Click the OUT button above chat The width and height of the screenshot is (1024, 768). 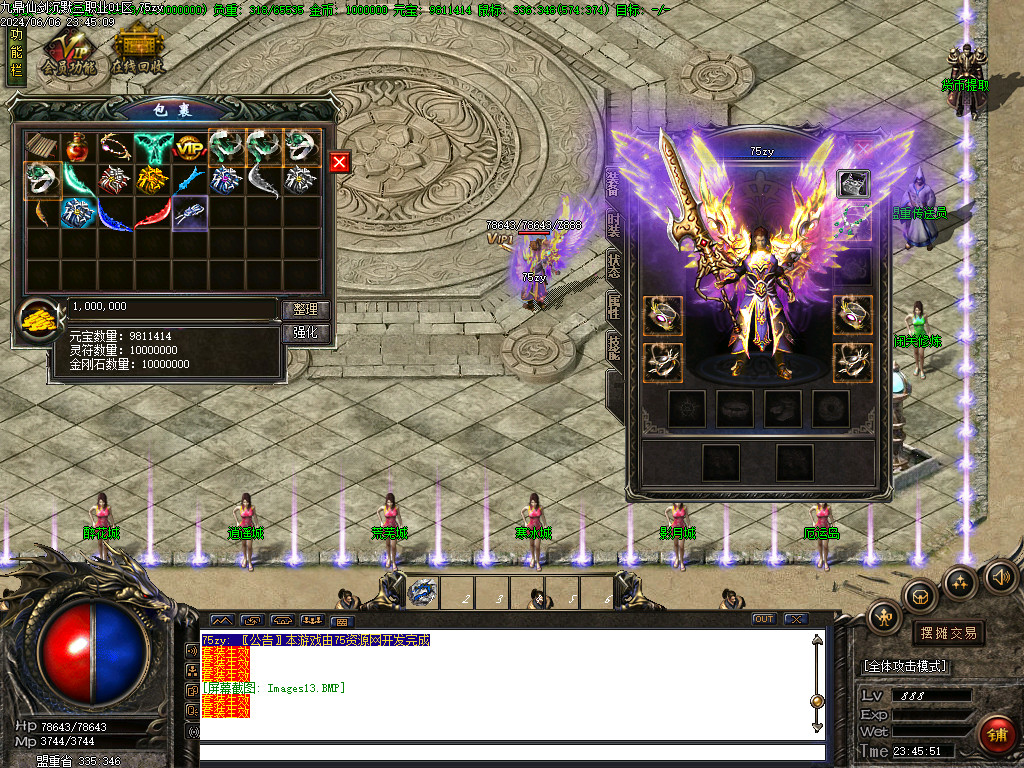764,619
